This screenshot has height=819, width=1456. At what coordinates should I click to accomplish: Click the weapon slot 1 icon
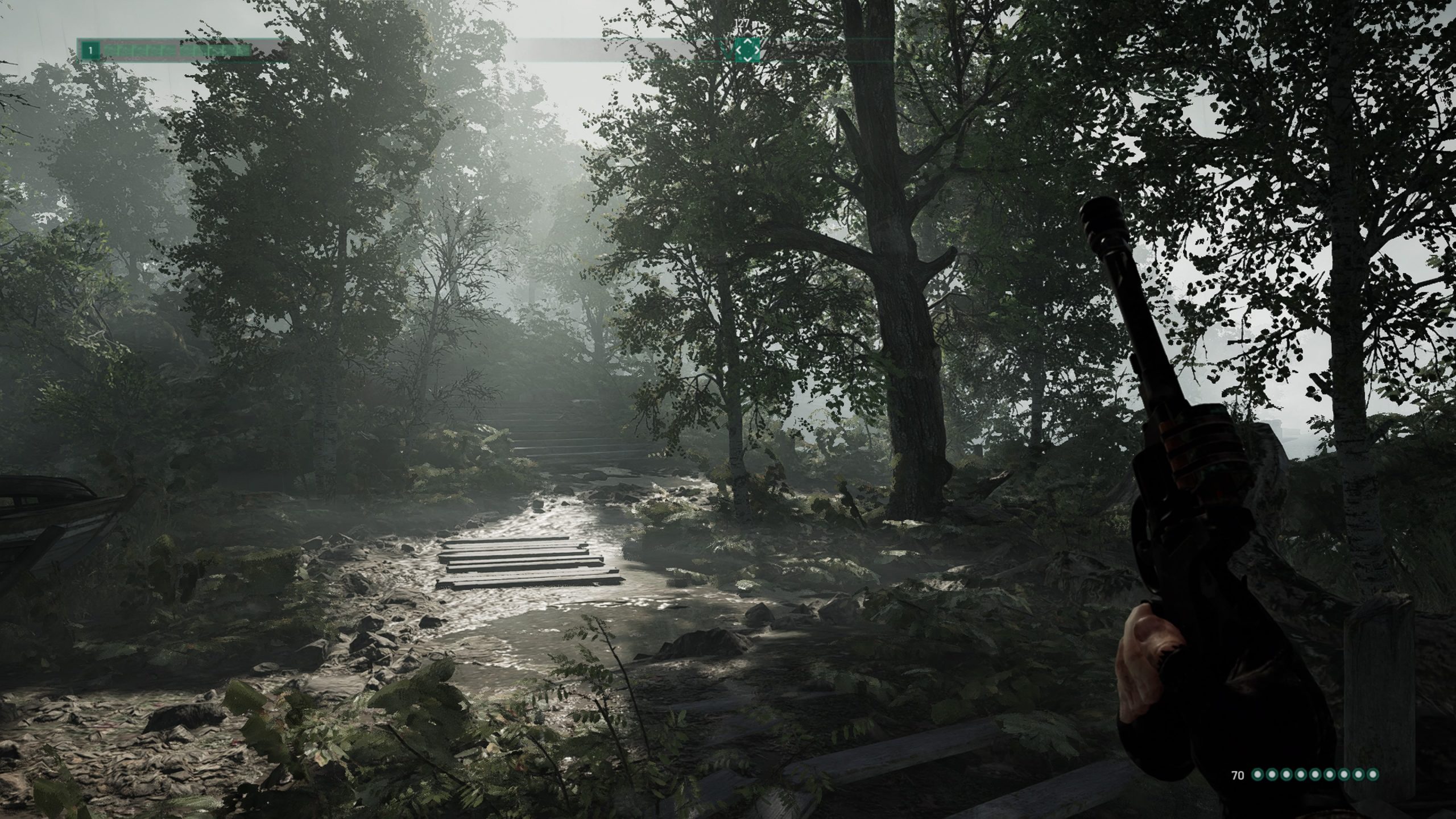[x=90, y=50]
